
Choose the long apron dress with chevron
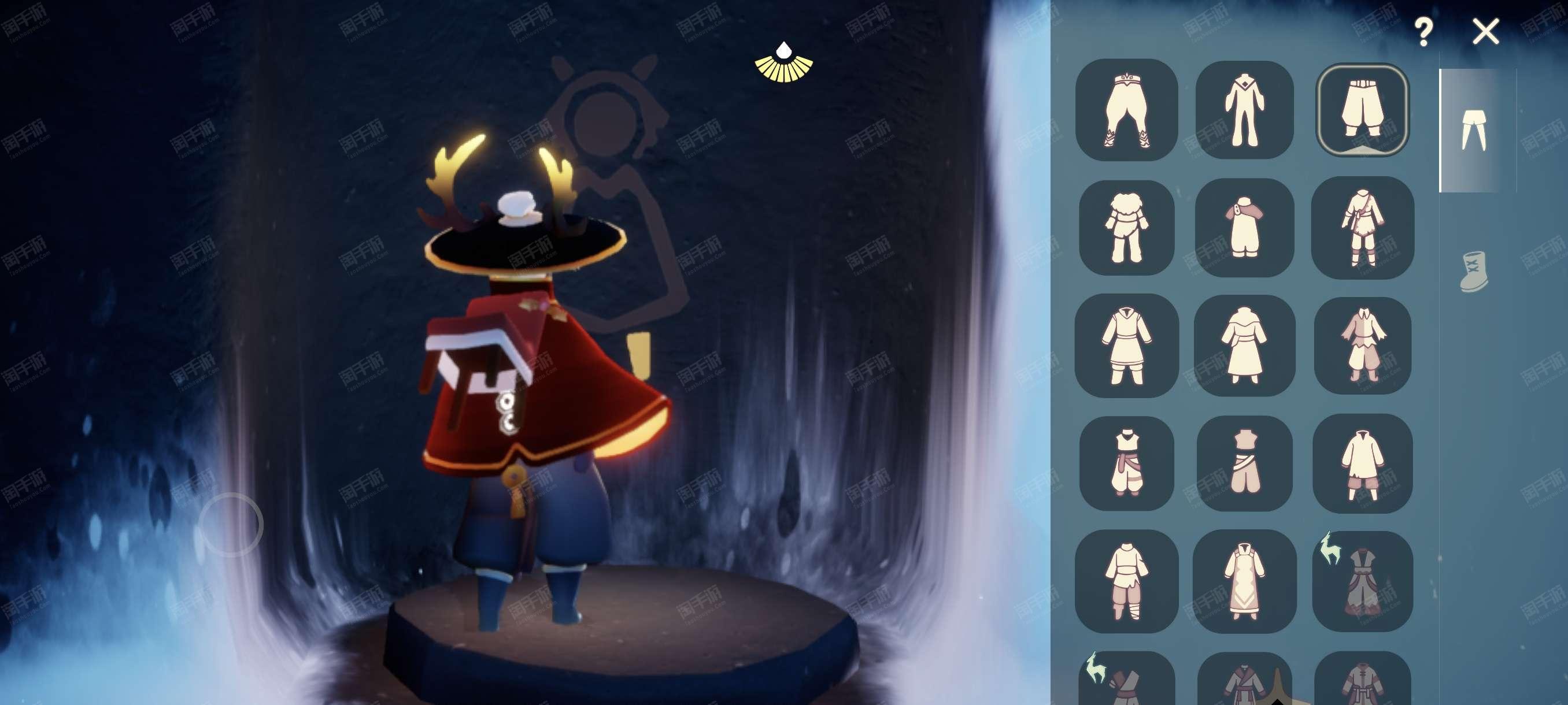[1244, 581]
